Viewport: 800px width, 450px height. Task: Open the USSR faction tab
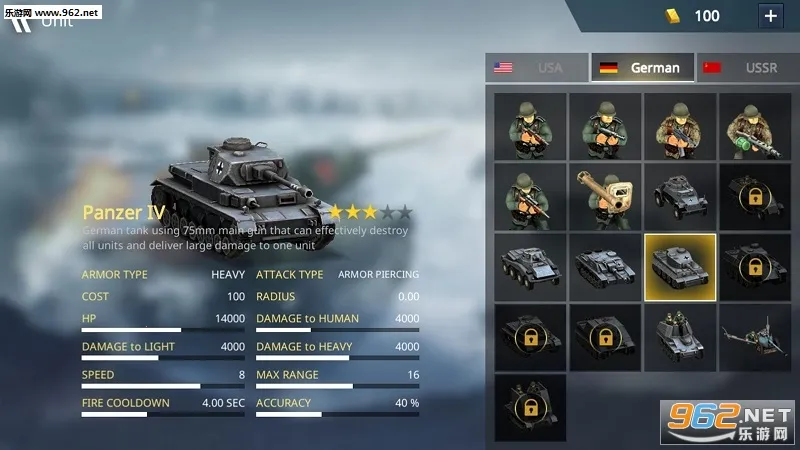click(746, 68)
